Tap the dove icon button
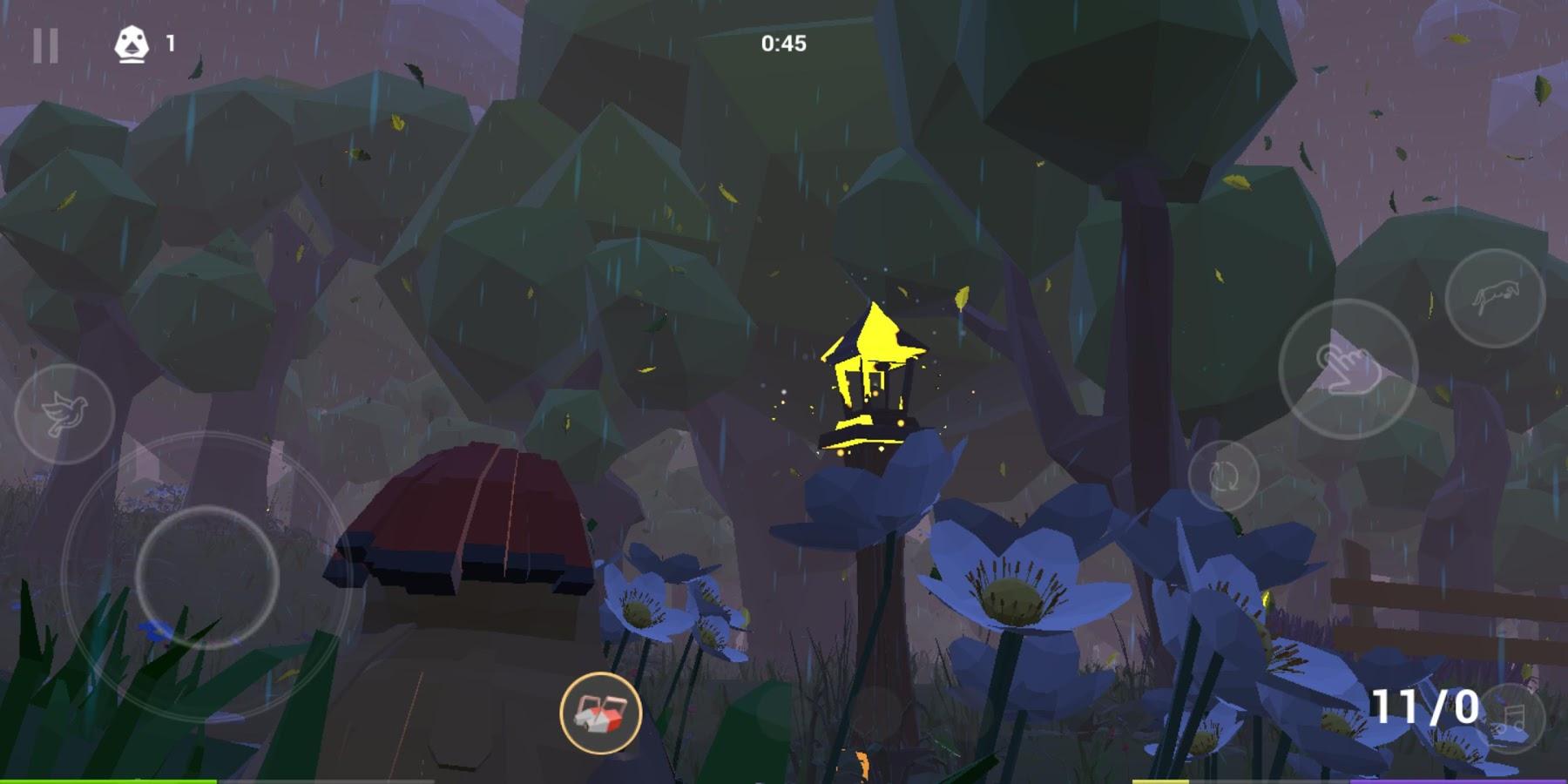Viewport: 1568px width, 784px height. (x=64, y=414)
